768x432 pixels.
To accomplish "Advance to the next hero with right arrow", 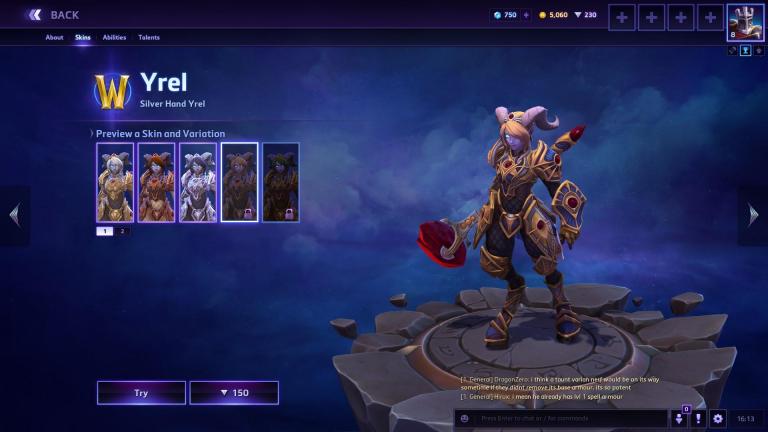I will [x=754, y=214].
